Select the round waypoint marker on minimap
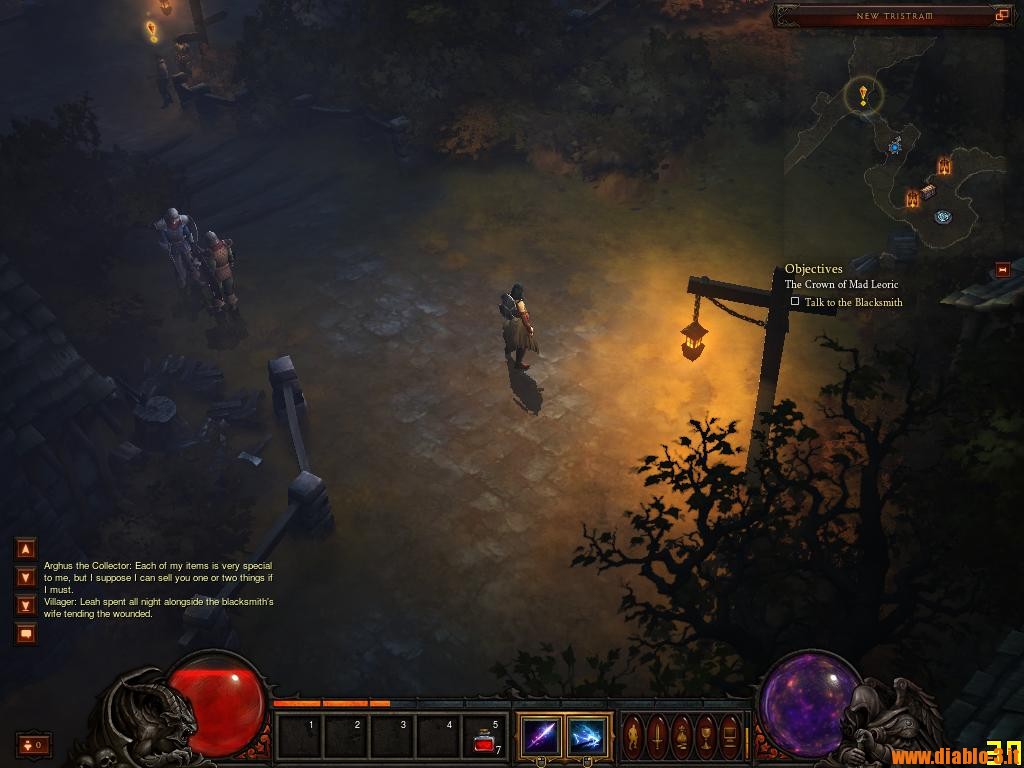 [x=942, y=216]
